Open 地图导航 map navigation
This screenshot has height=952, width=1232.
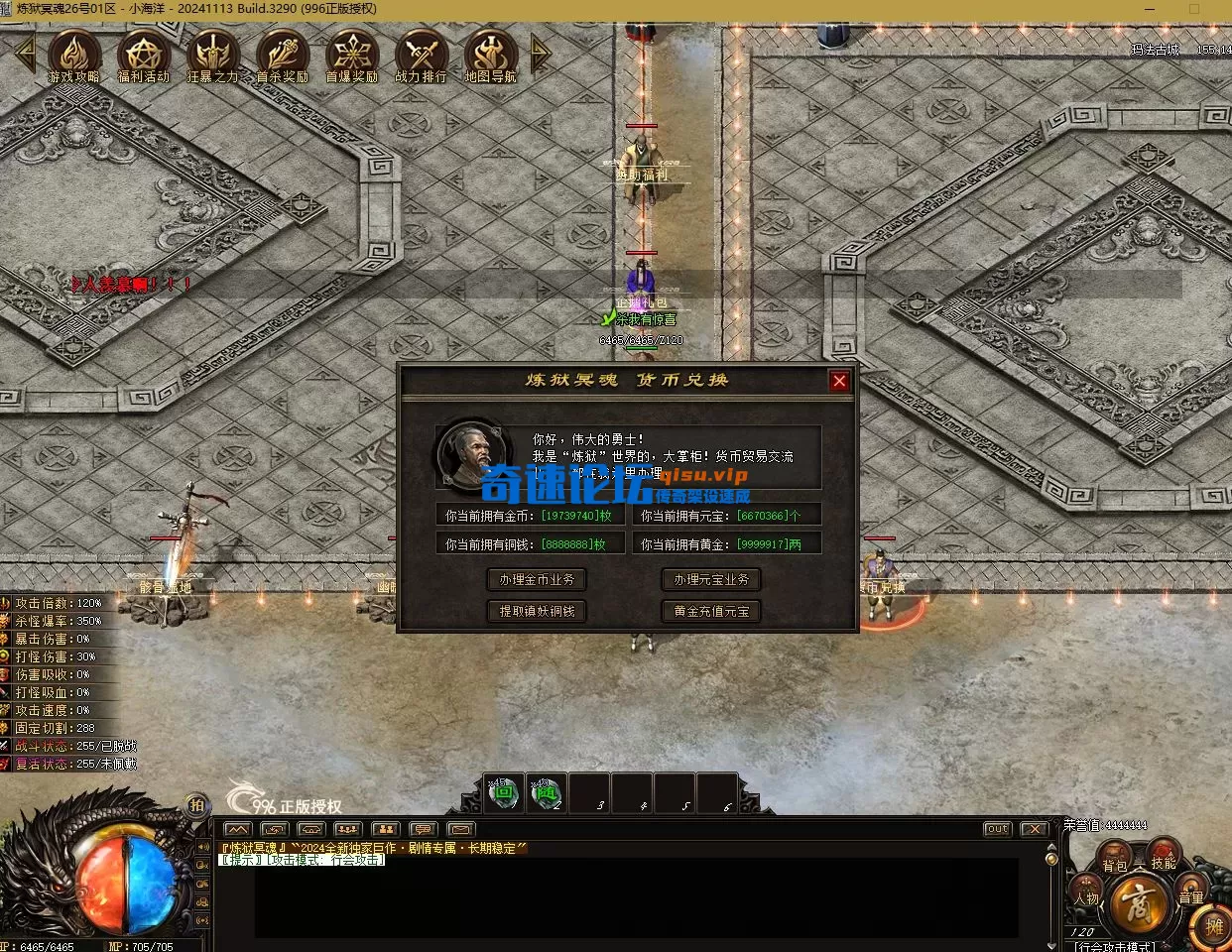click(x=490, y=55)
